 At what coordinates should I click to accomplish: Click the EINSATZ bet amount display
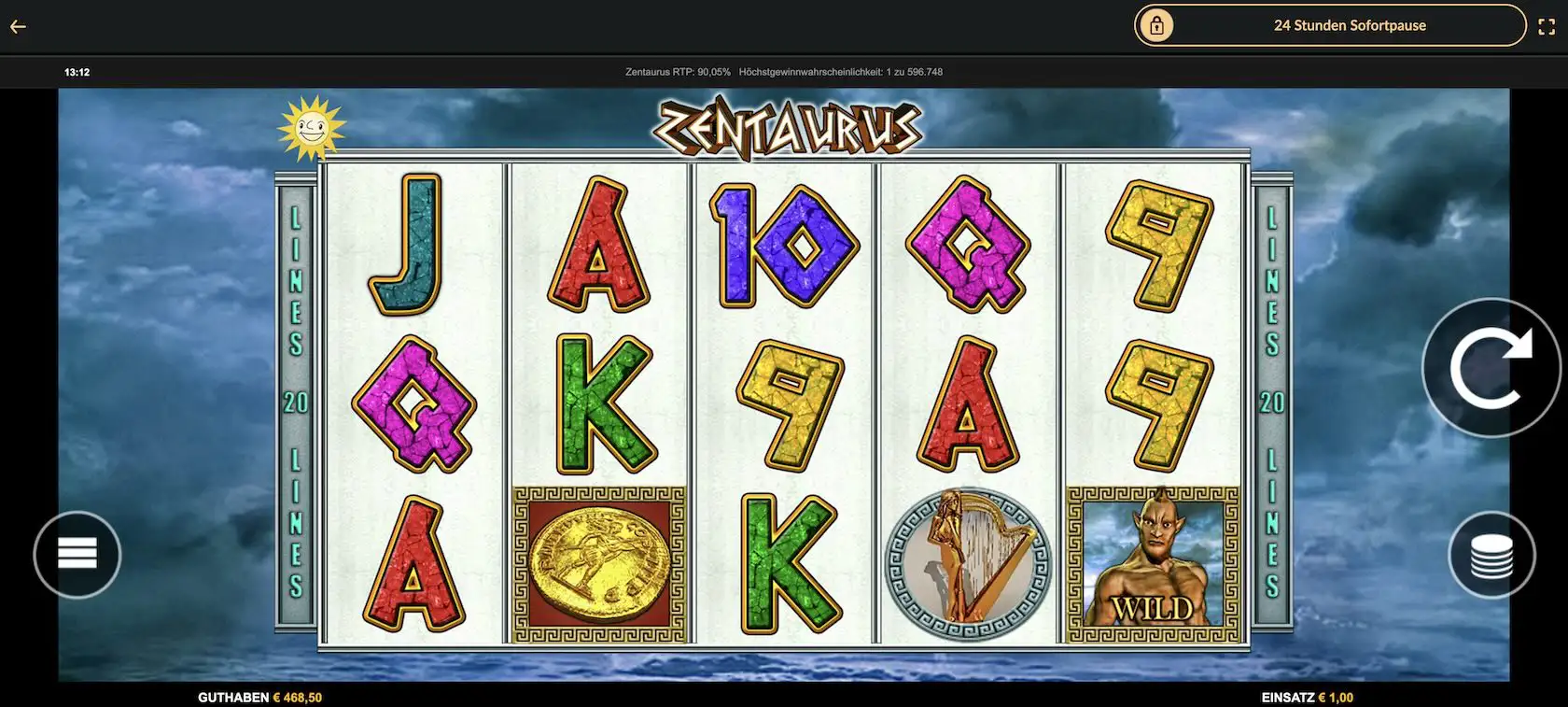tap(1305, 696)
